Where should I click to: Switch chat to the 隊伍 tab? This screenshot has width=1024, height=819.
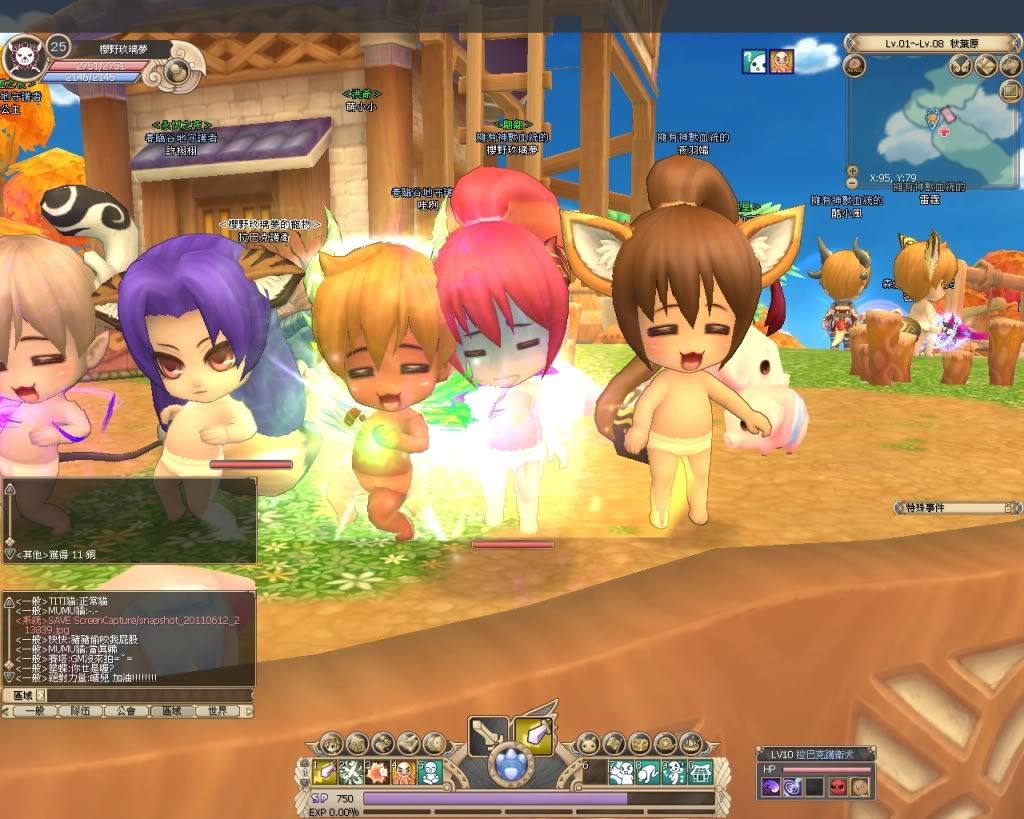click(x=80, y=711)
